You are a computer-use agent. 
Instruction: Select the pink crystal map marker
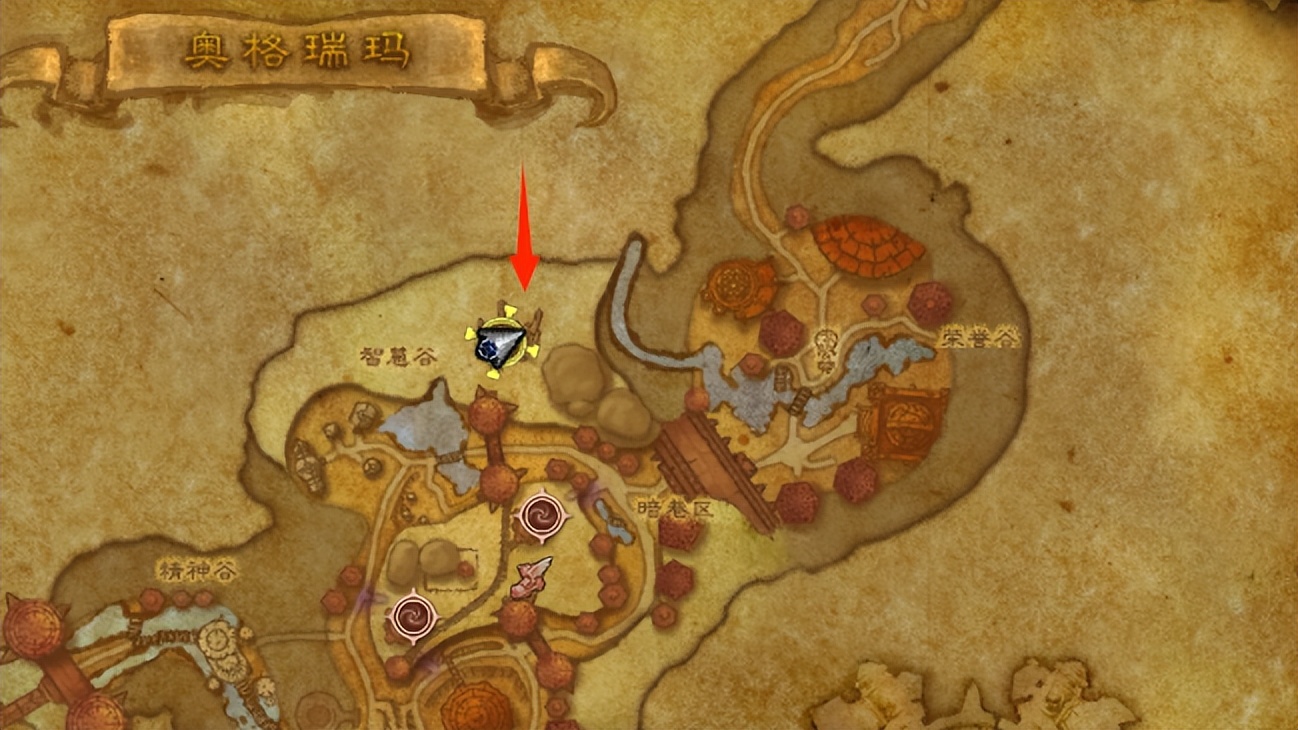click(533, 577)
